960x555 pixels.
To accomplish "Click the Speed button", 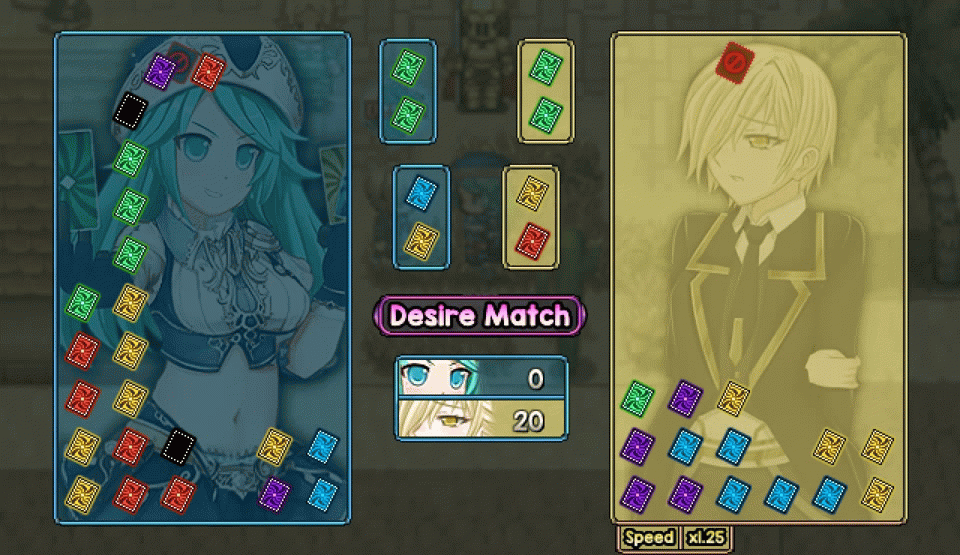I will pos(649,537).
